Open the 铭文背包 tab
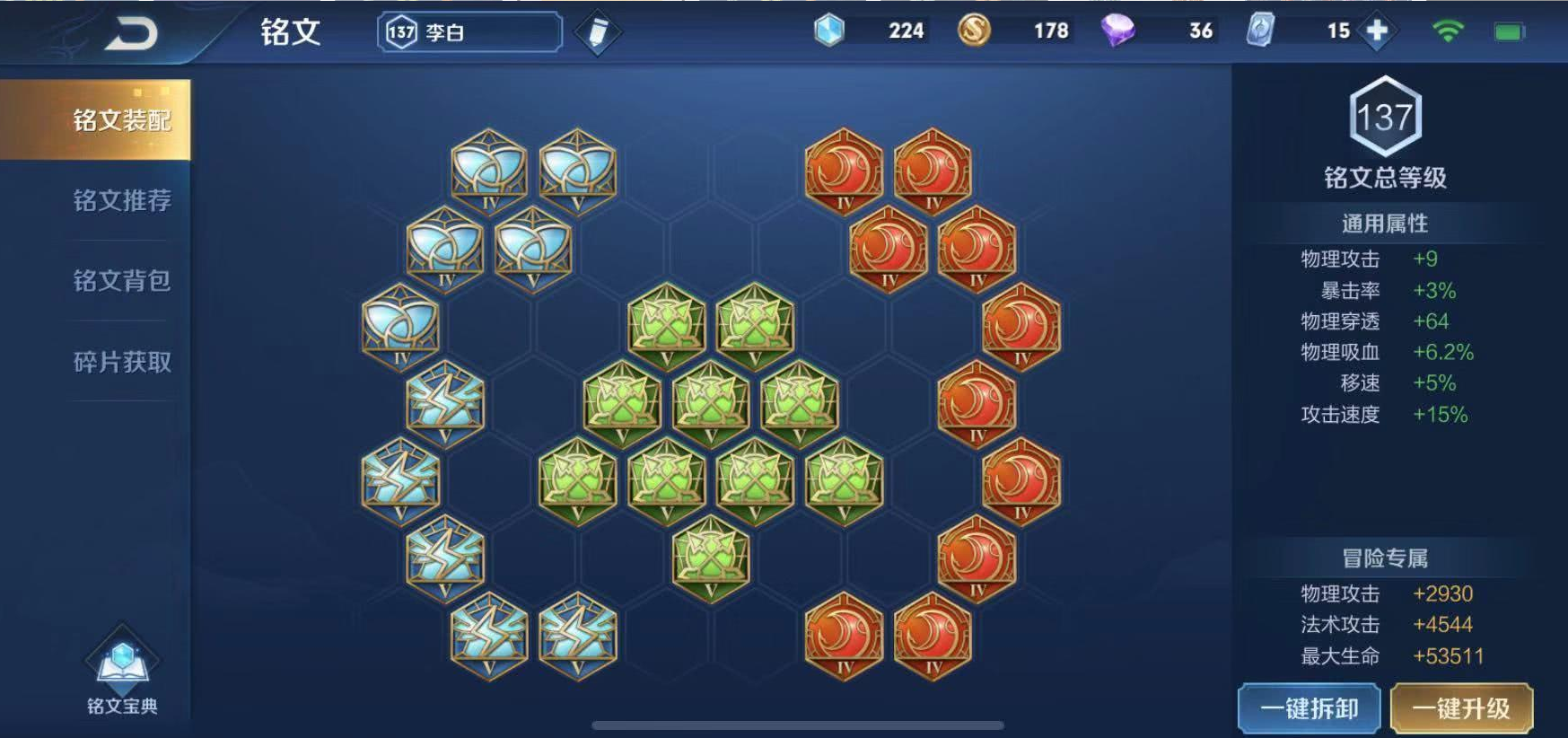The height and width of the screenshot is (738, 1568). pyautogui.click(x=121, y=281)
